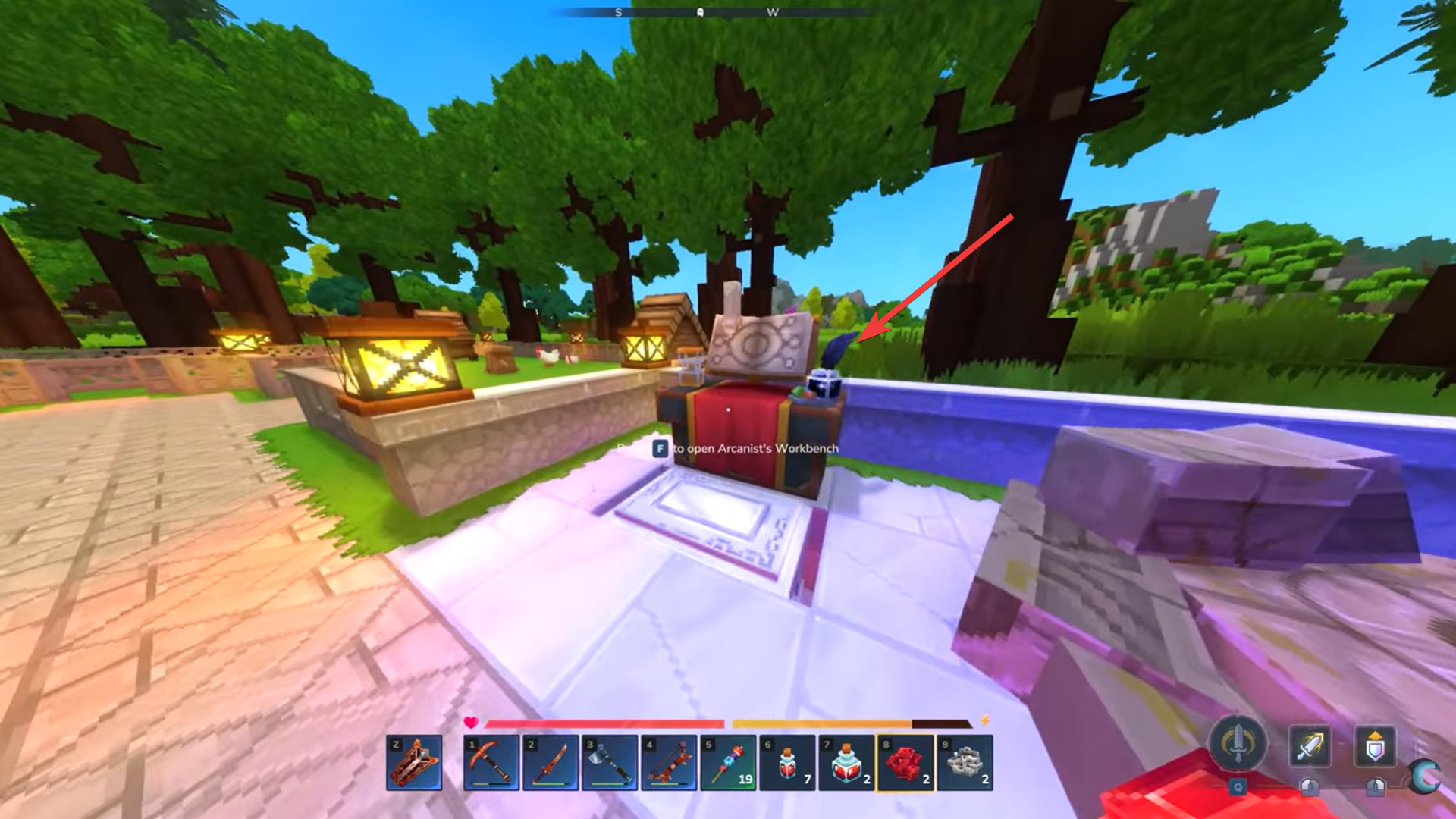Click the left shield charge indicator
The width and height of the screenshot is (1456, 819).
pyautogui.click(x=1310, y=787)
